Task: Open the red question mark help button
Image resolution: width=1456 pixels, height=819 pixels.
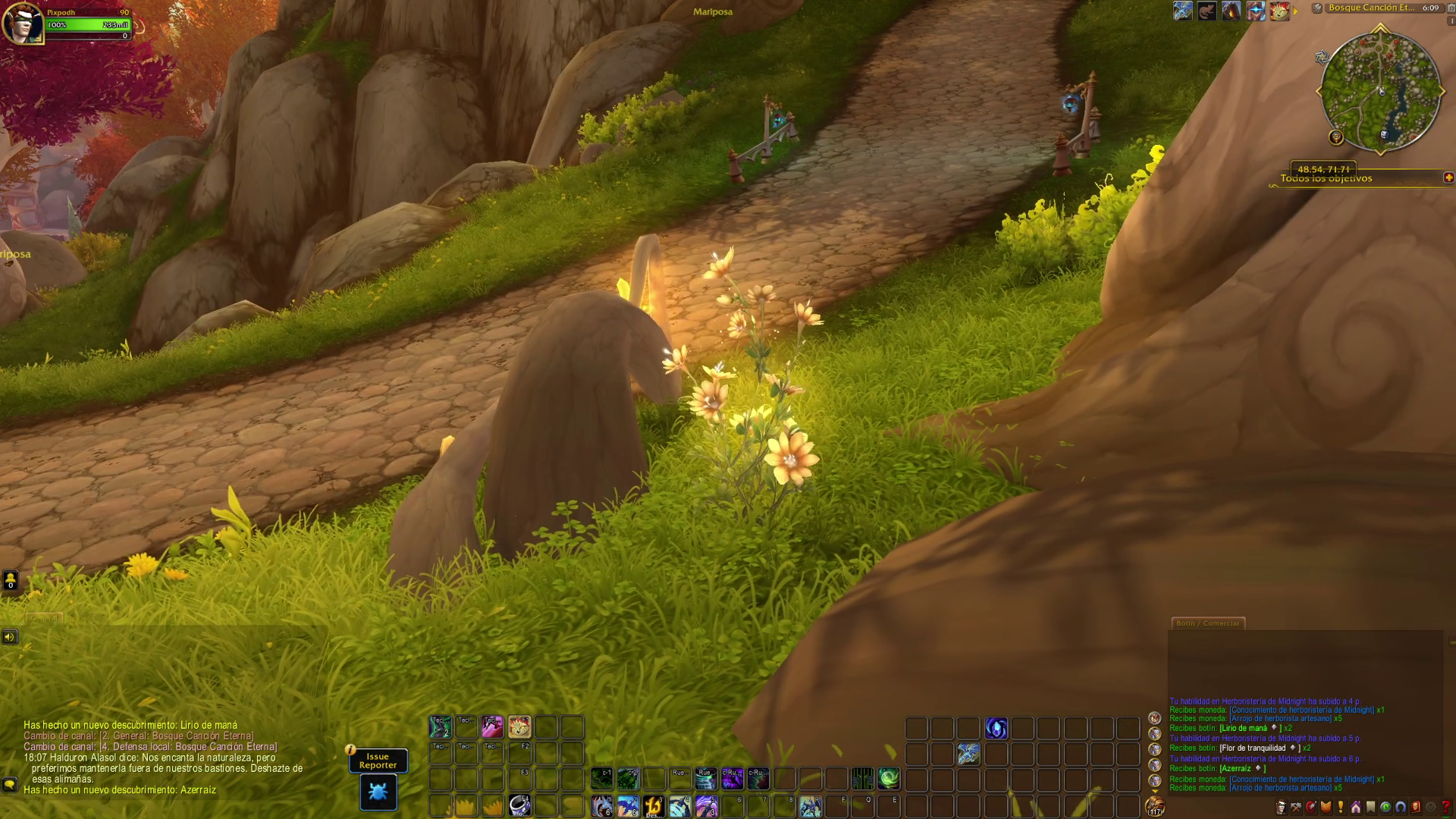Action: (x=1445, y=807)
